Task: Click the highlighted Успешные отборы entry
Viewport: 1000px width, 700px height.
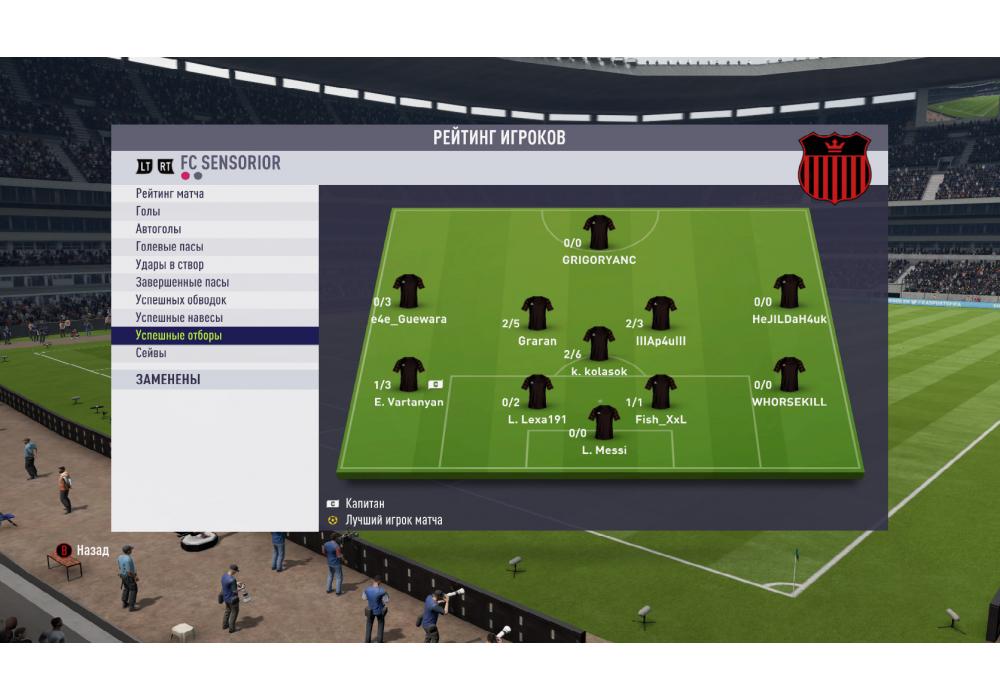Action: click(x=214, y=336)
